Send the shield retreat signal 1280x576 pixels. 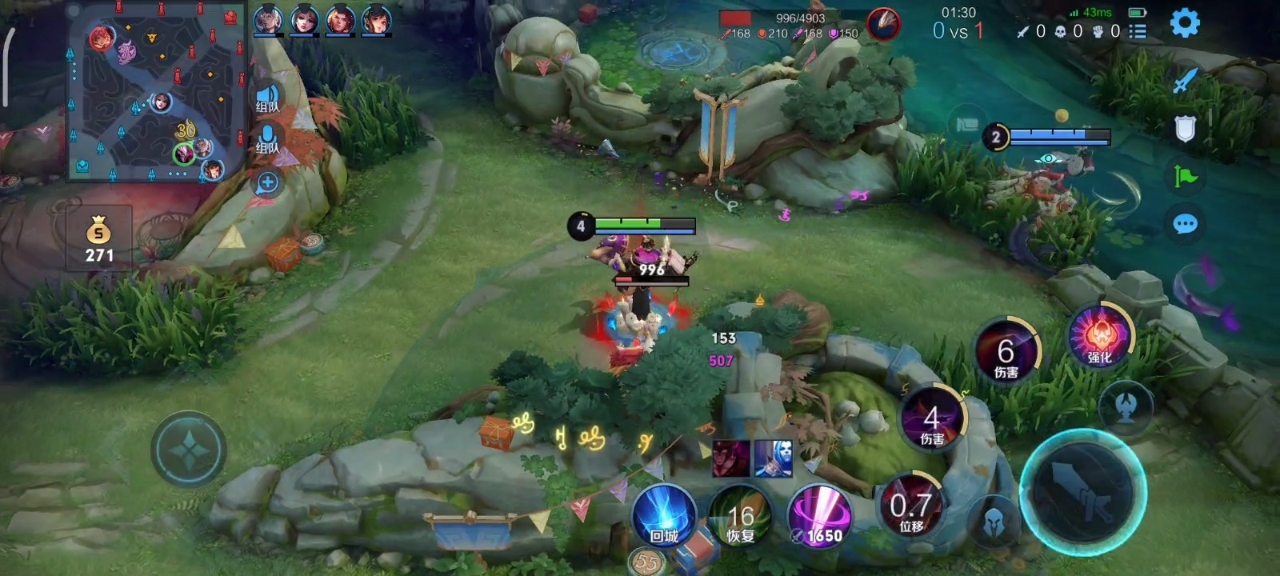click(x=1186, y=128)
